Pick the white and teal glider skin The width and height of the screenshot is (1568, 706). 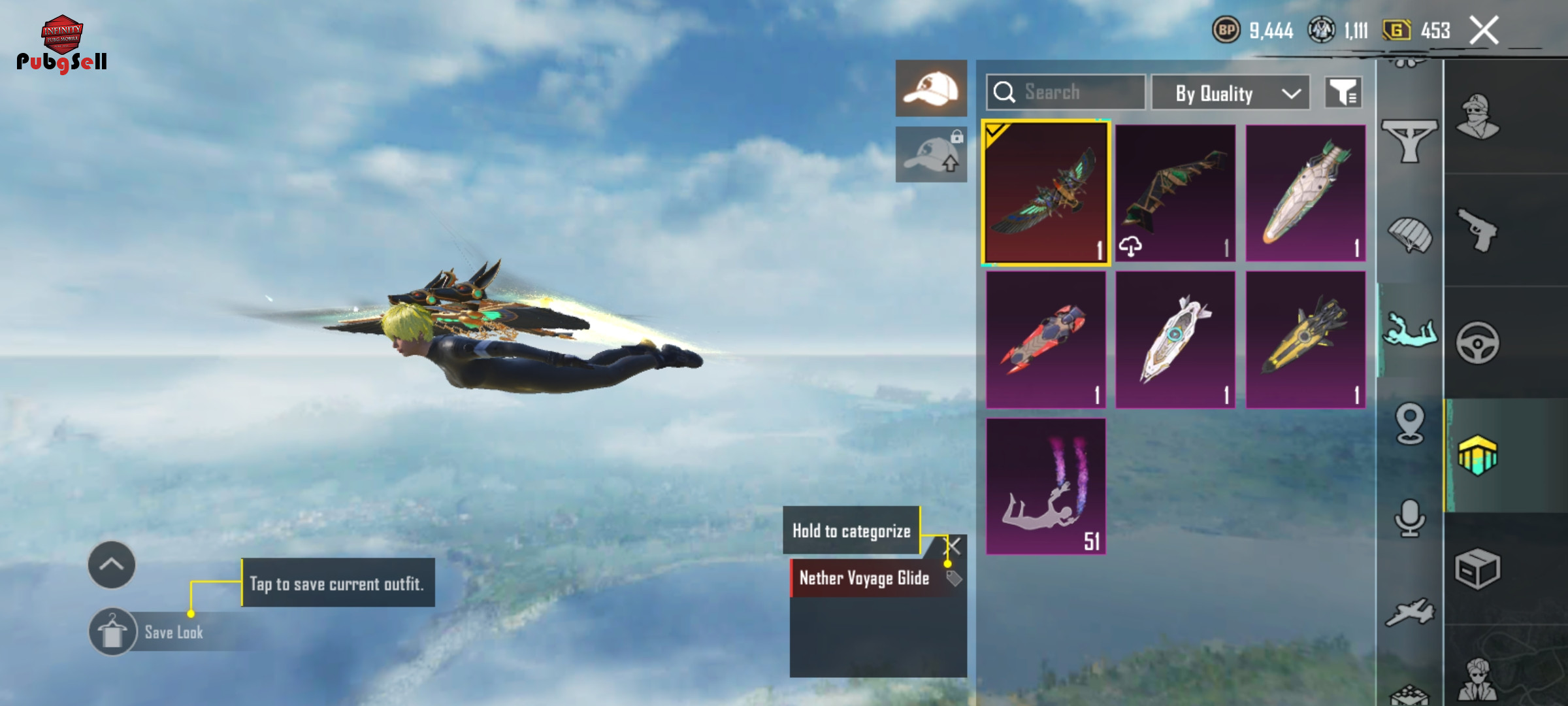click(1175, 339)
